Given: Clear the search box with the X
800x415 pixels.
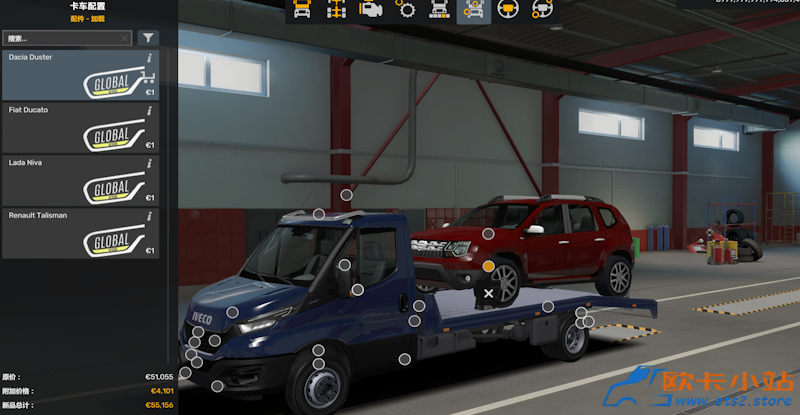Looking at the screenshot, I should [x=124, y=38].
